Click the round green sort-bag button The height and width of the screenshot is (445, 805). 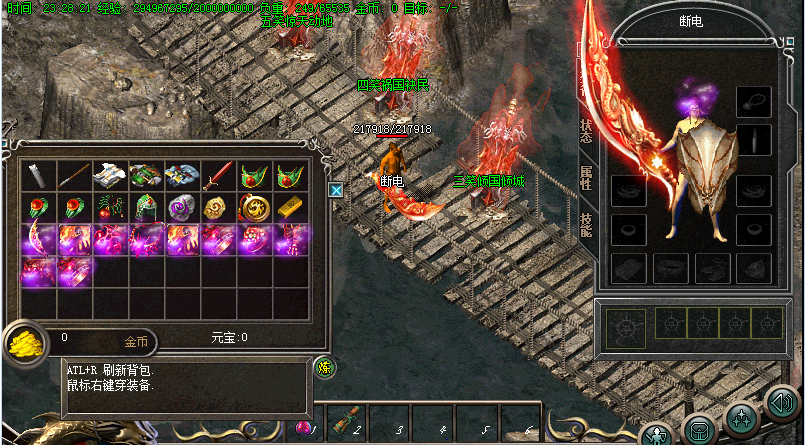pyautogui.click(x=324, y=367)
